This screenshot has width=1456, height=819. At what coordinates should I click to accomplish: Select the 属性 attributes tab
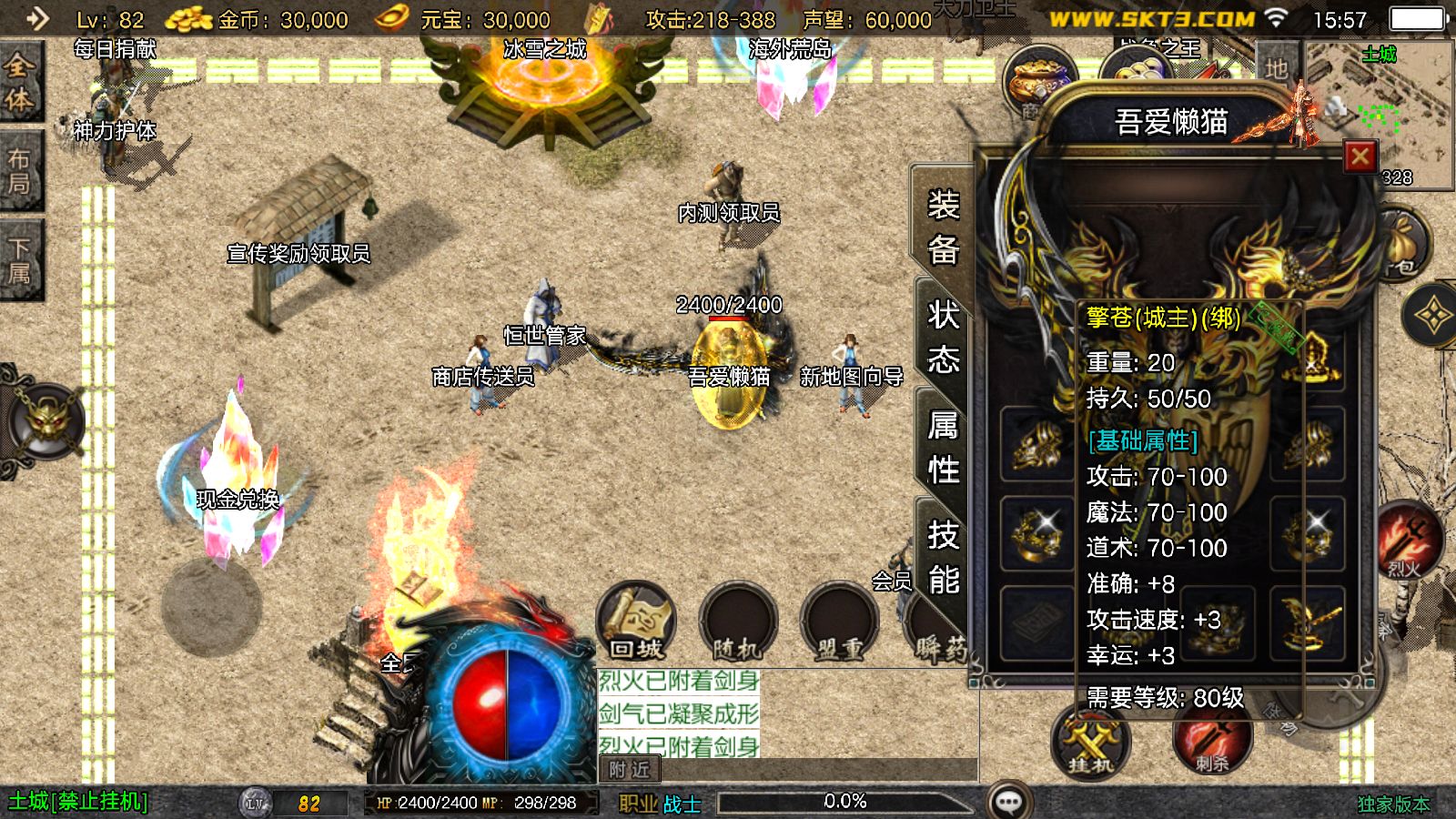[x=943, y=448]
